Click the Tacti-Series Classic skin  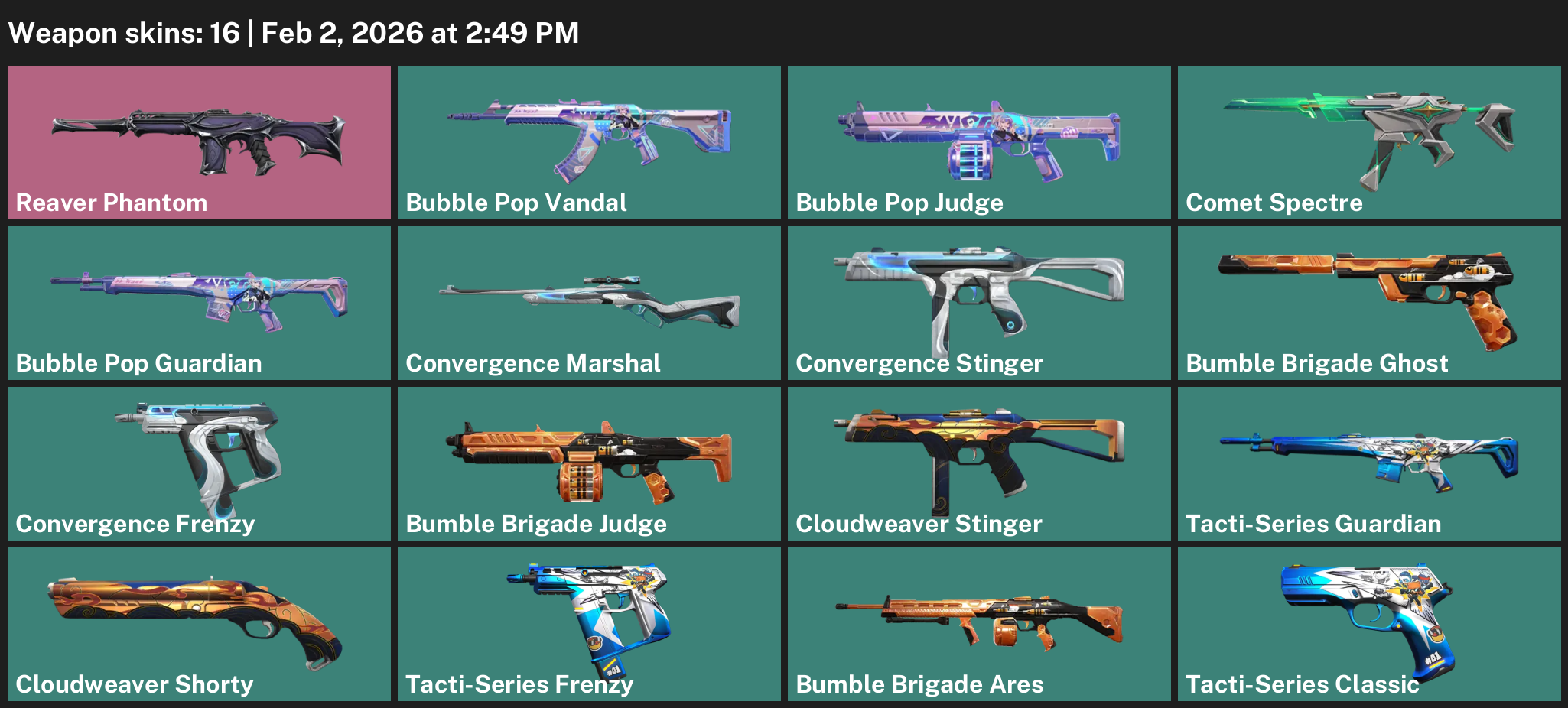tap(1369, 624)
